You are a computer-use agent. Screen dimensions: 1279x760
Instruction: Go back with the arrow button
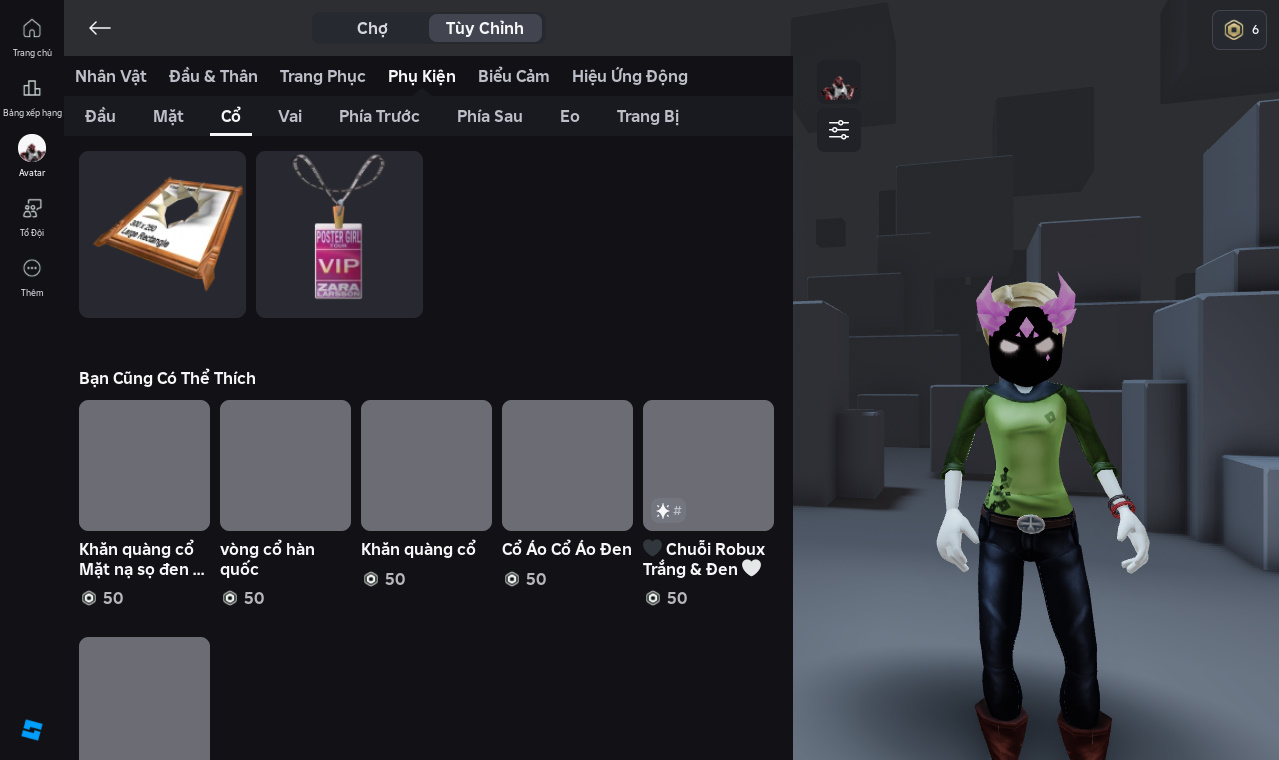(x=99, y=28)
